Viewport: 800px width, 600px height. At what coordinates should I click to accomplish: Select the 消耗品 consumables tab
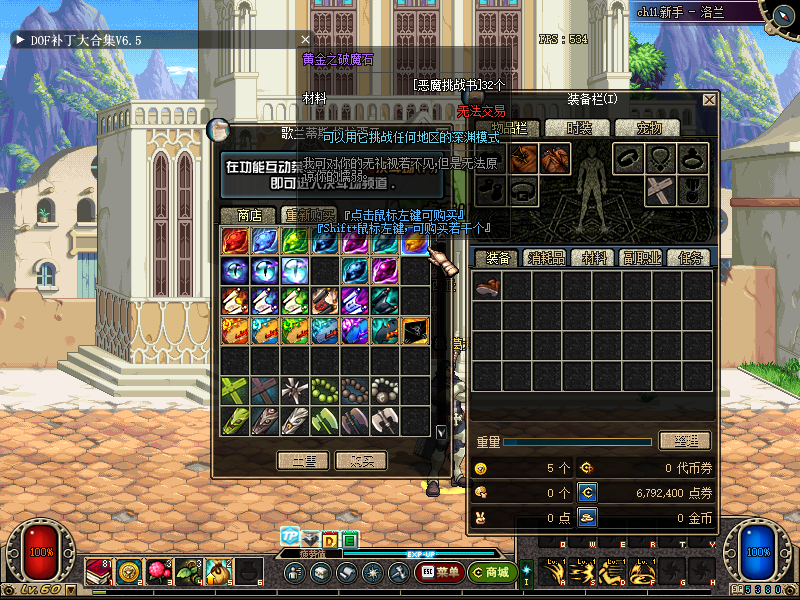[x=544, y=258]
